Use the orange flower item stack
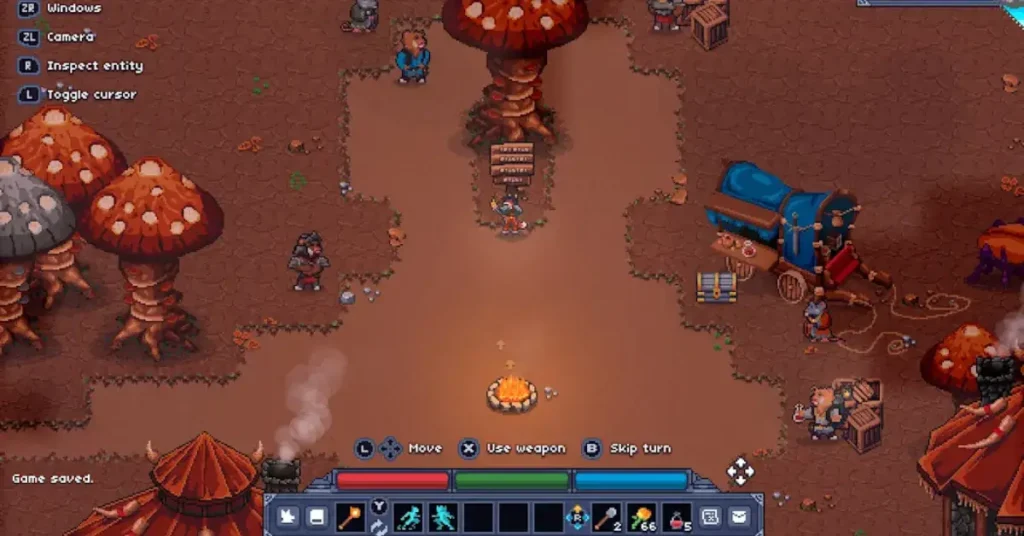 (641, 517)
